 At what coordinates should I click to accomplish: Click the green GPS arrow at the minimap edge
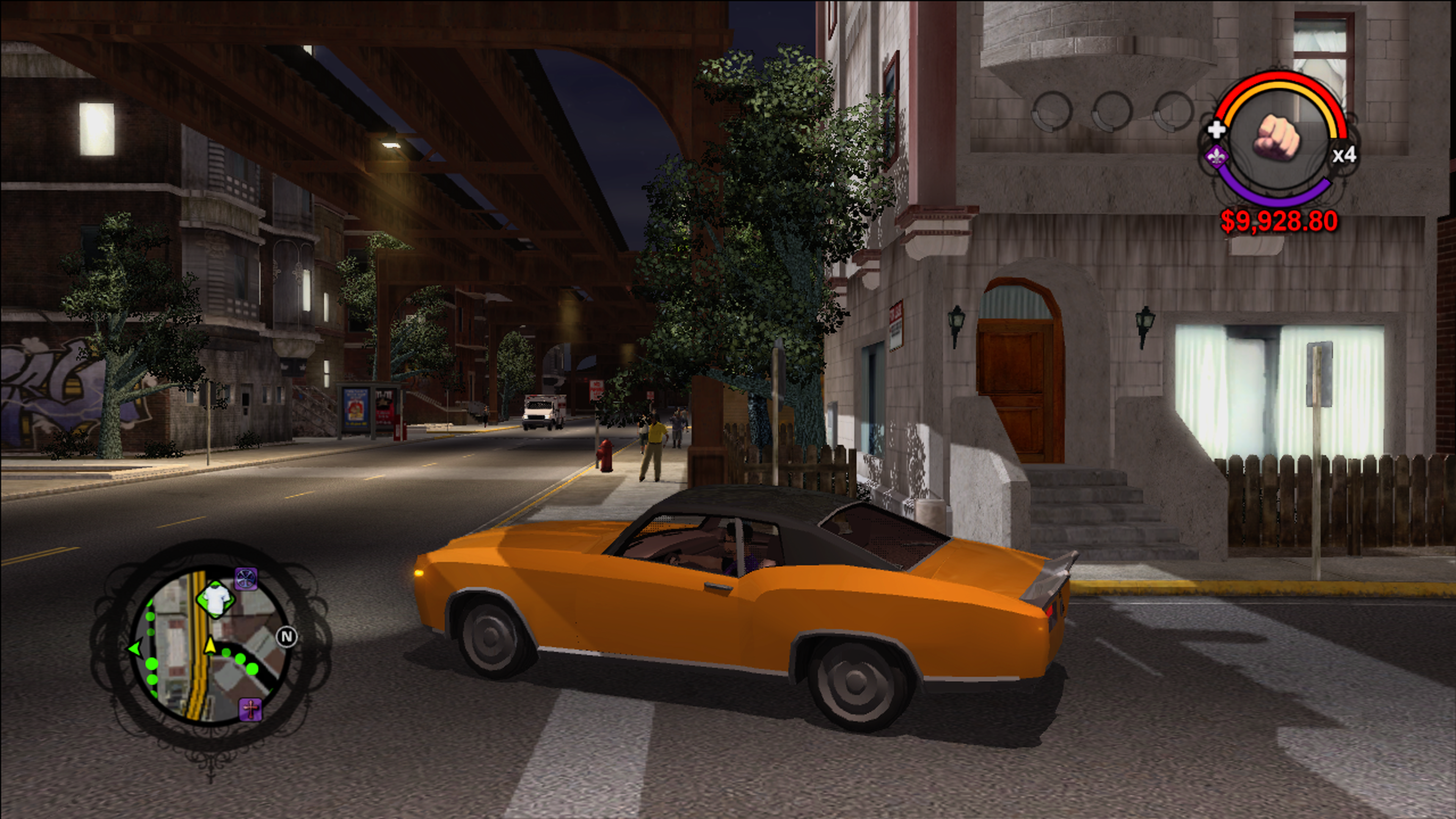click(x=135, y=648)
